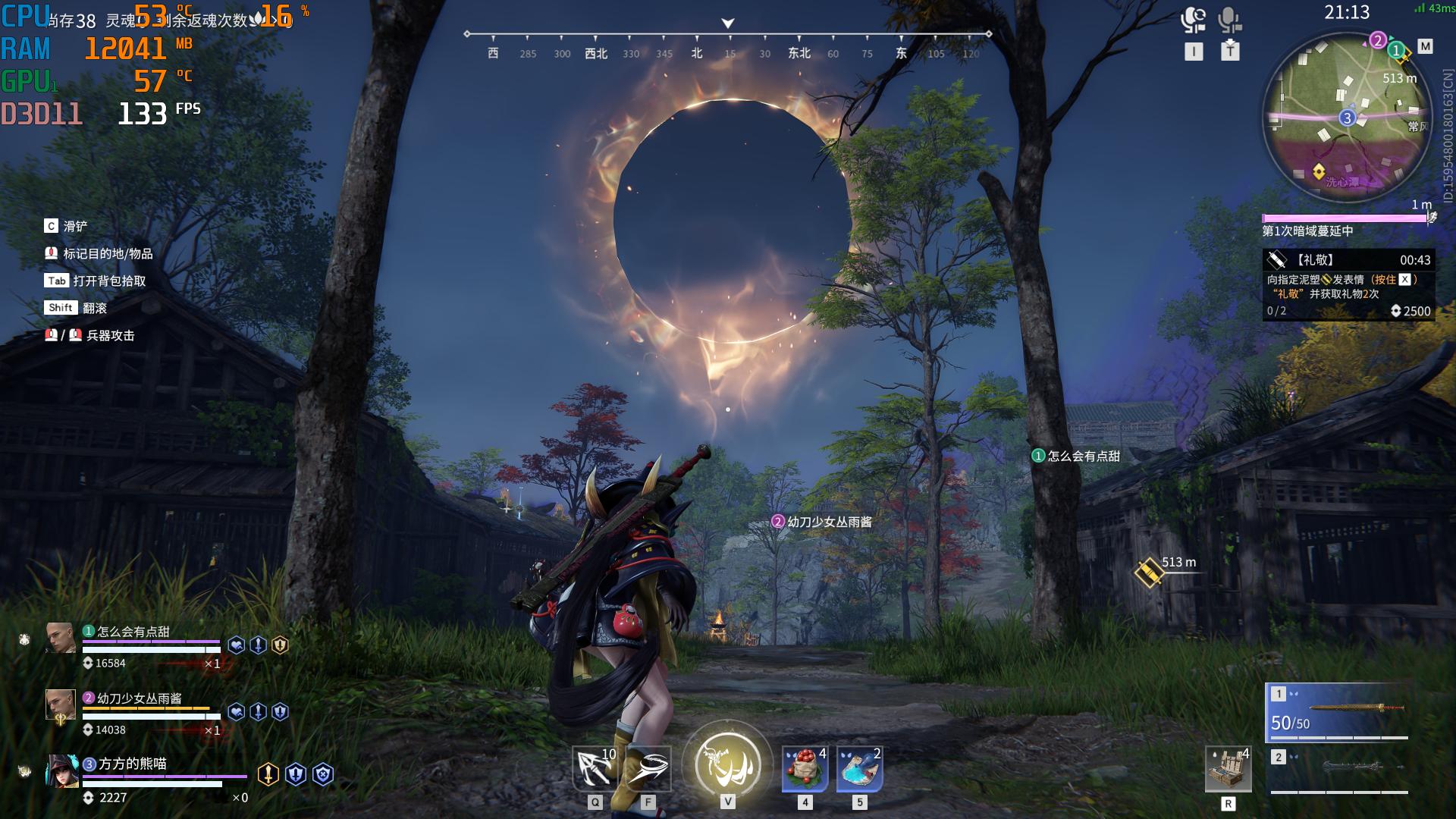Screen dimensions: 1456x819
Task: Toggle the microphone icon
Action: [x=1229, y=20]
